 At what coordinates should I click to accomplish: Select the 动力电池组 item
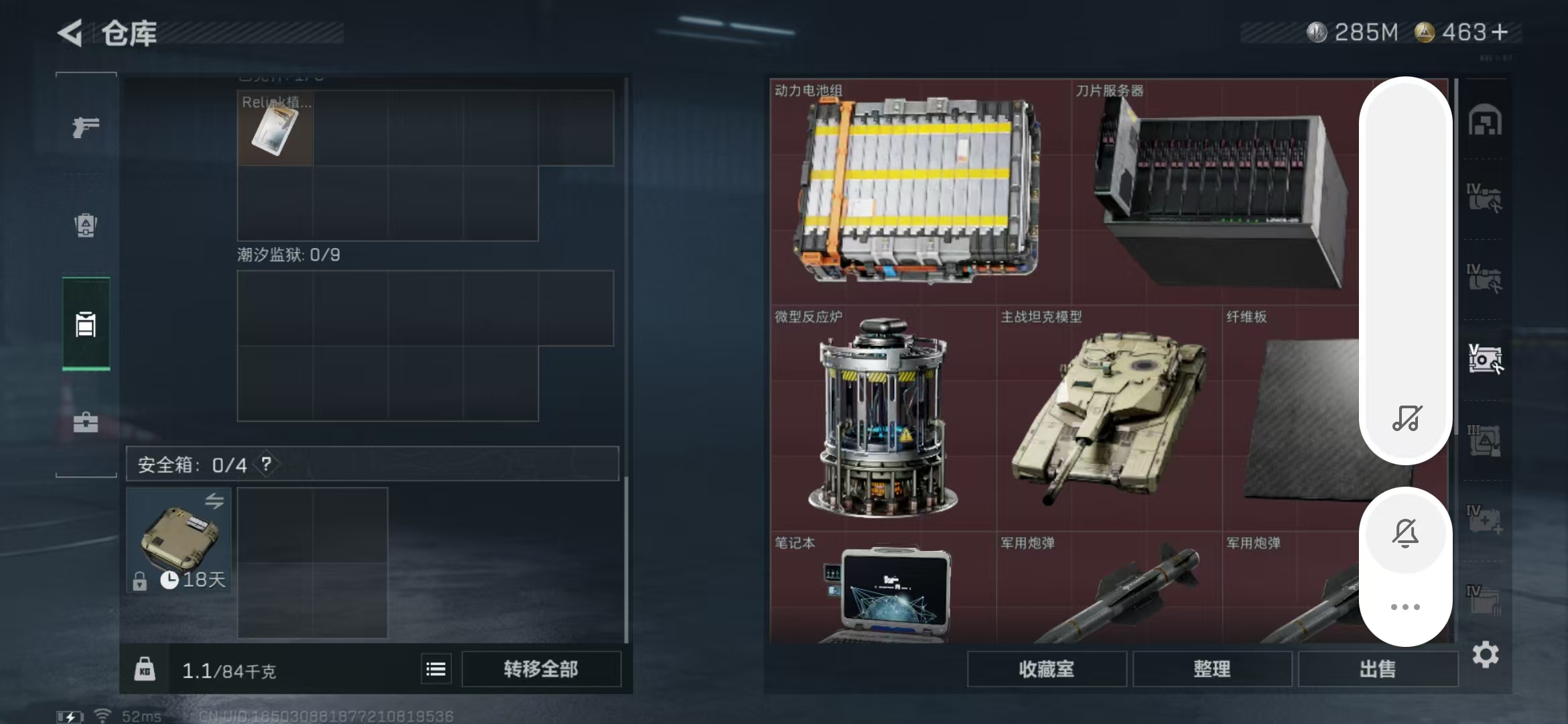(x=919, y=191)
